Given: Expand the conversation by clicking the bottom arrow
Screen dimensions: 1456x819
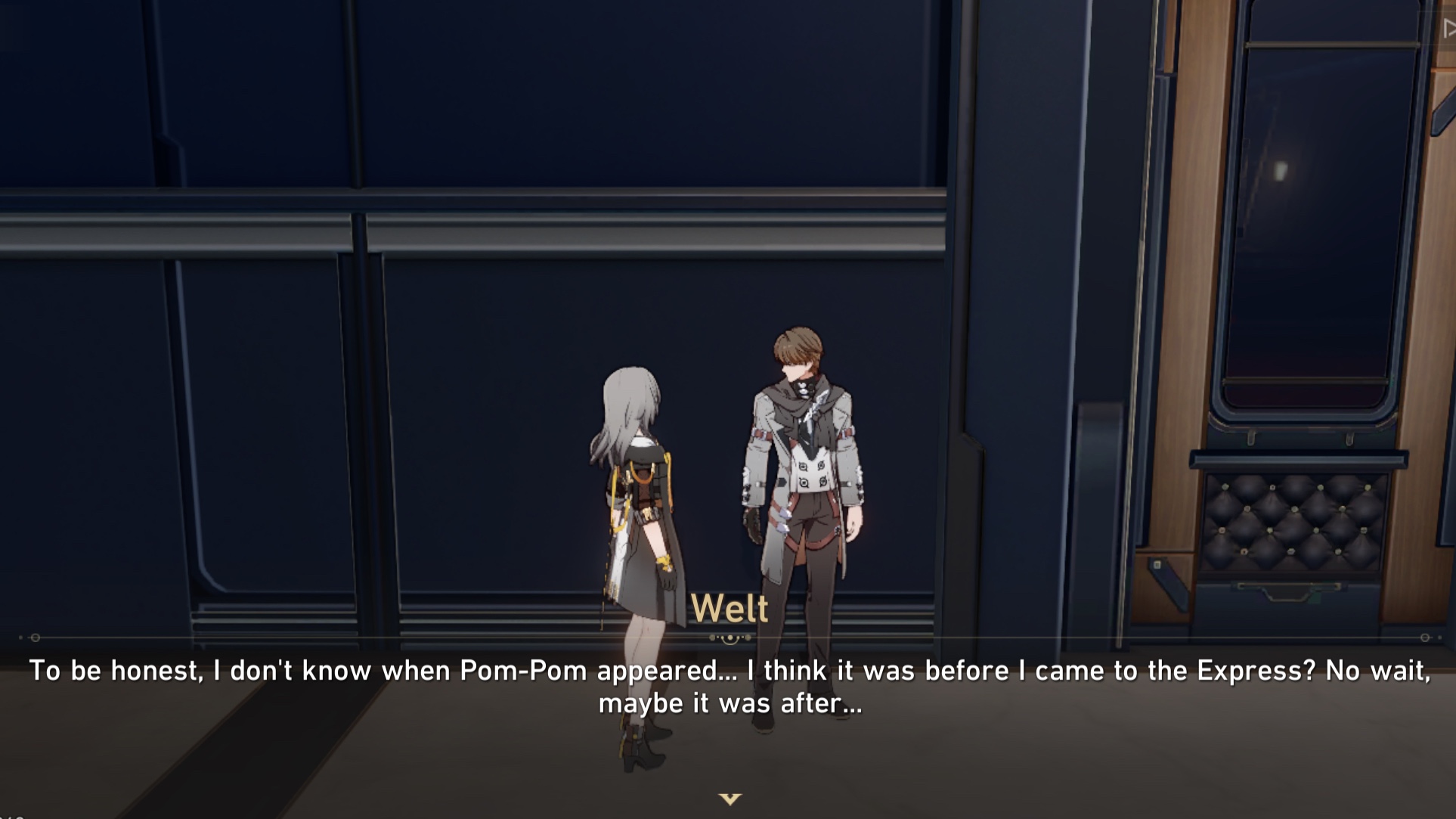Looking at the screenshot, I should pos(728,798).
